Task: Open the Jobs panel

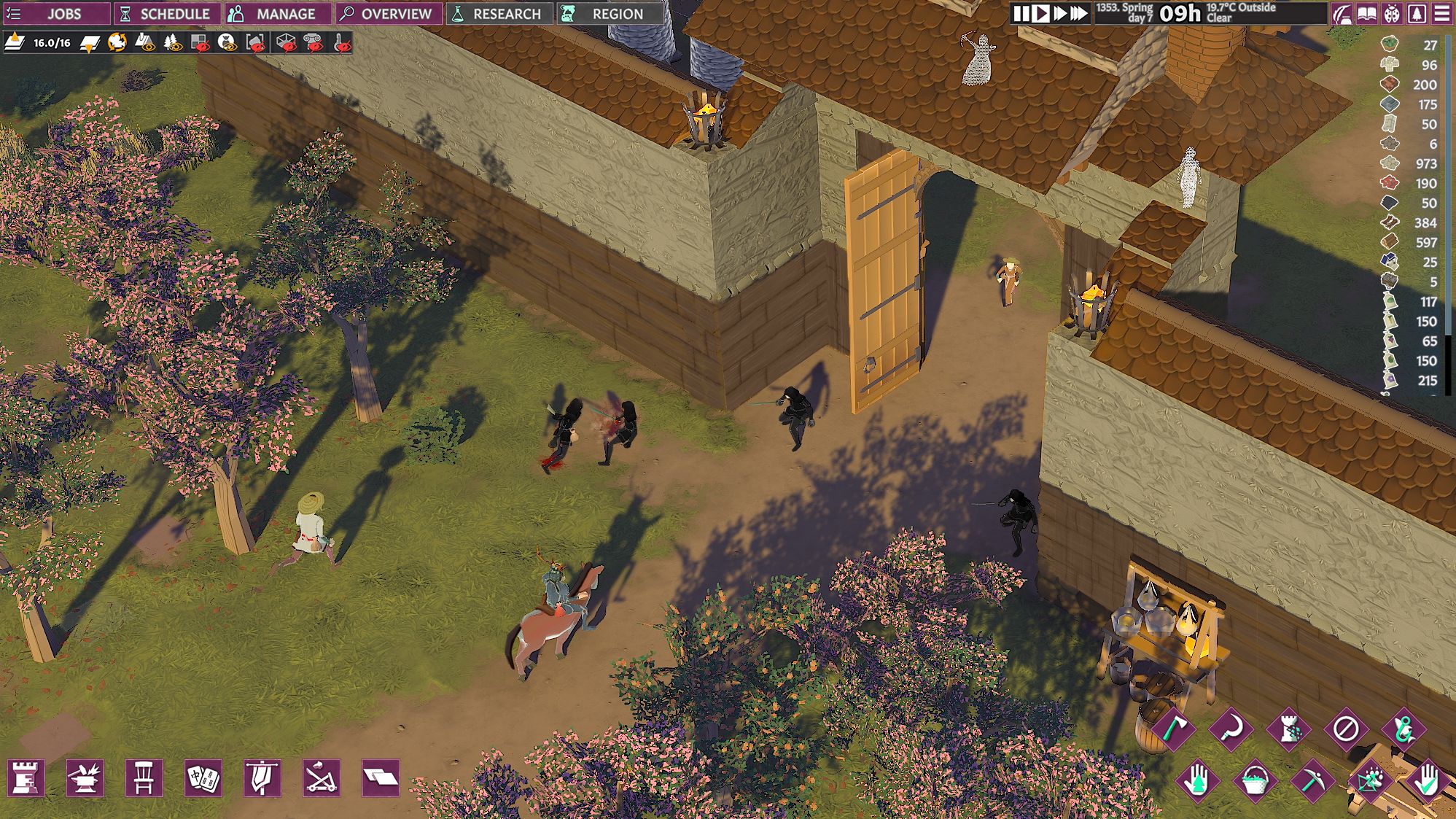Action: [x=55, y=13]
